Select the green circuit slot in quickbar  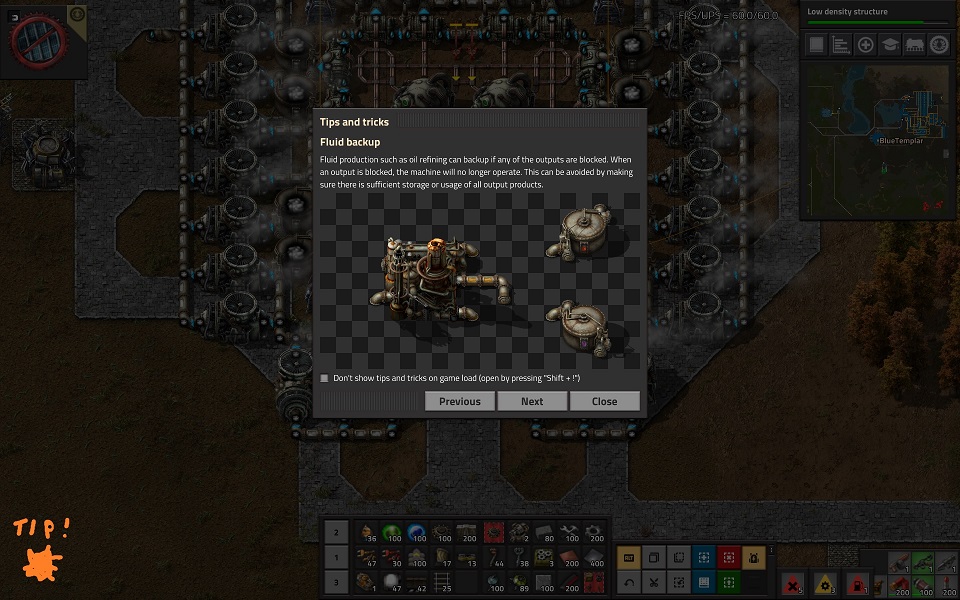pyautogui.click(x=393, y=534)
